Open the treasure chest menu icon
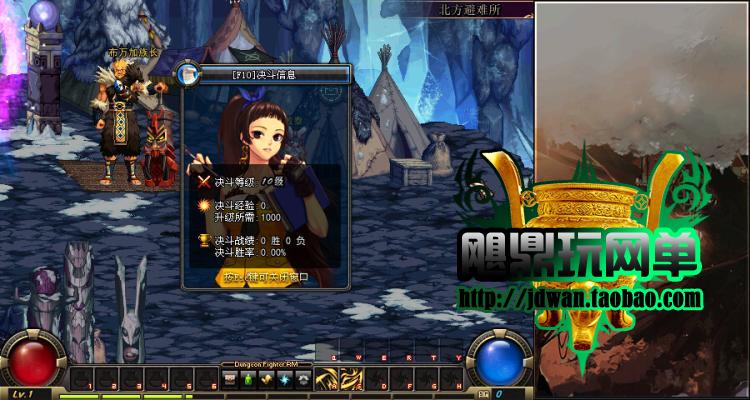Image resolution: width=750 pixels, height=400 pixels. tap(229, 379)
